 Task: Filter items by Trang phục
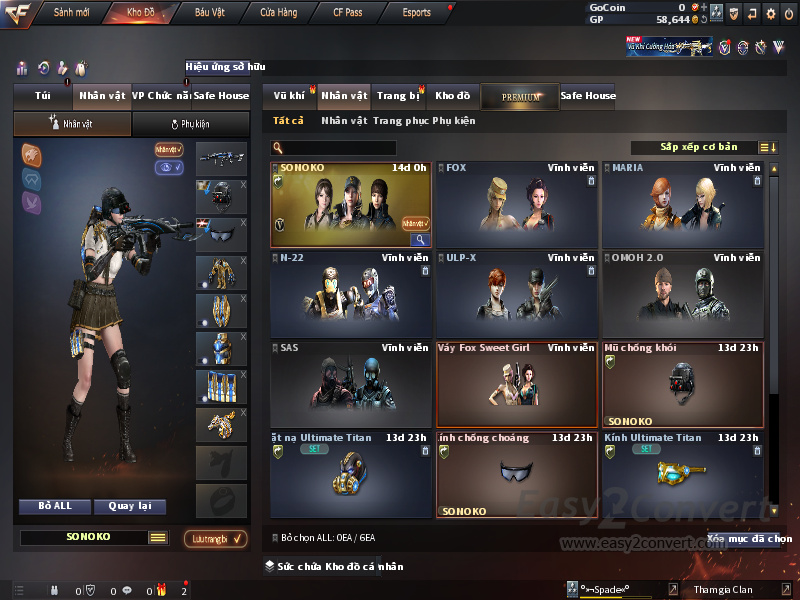click(401, 121)
